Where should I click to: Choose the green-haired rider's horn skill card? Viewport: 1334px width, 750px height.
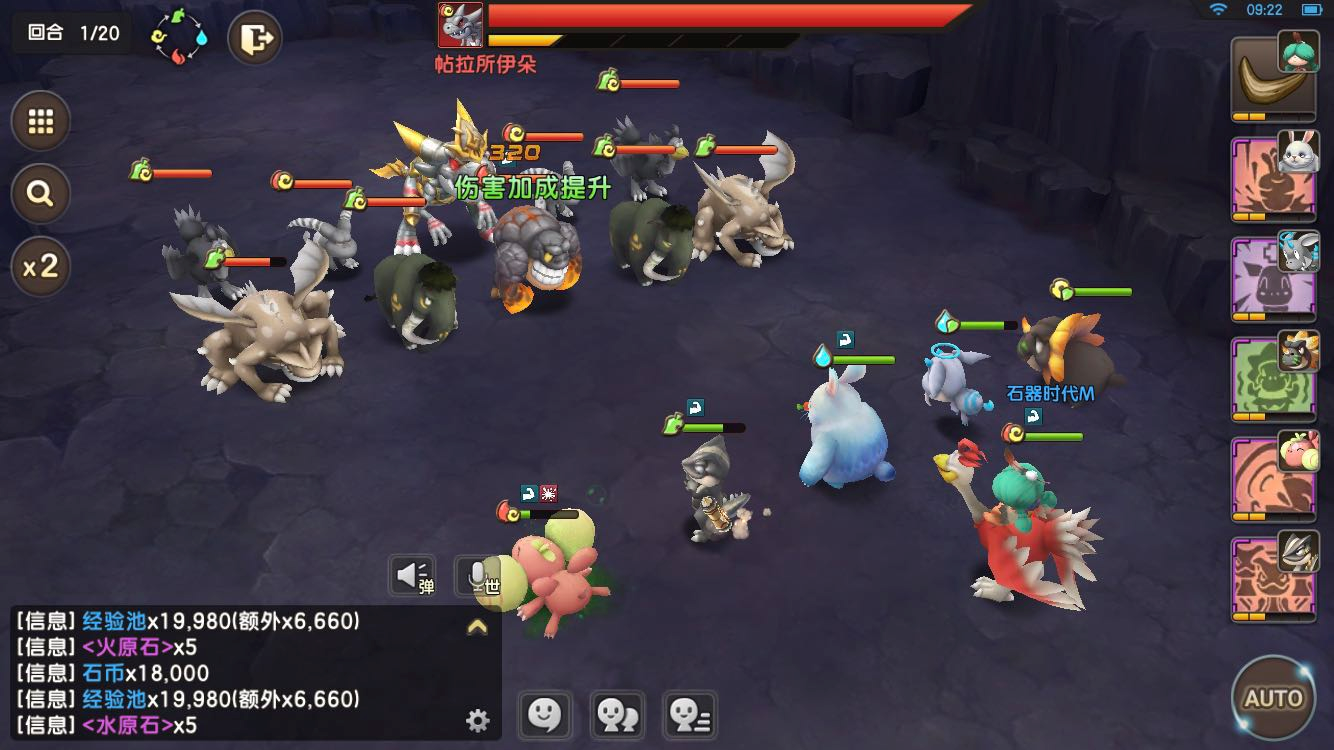tap(1272, 78)
